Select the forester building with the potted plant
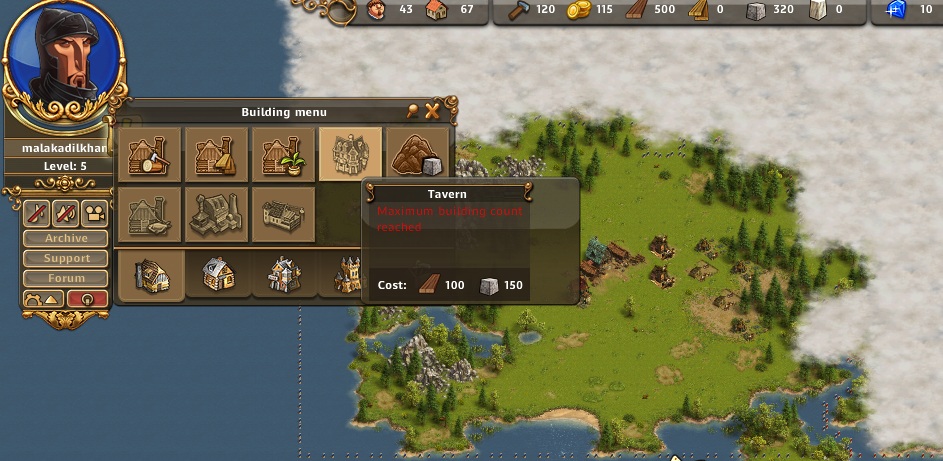943x461 pixels. tap(283, 154)
